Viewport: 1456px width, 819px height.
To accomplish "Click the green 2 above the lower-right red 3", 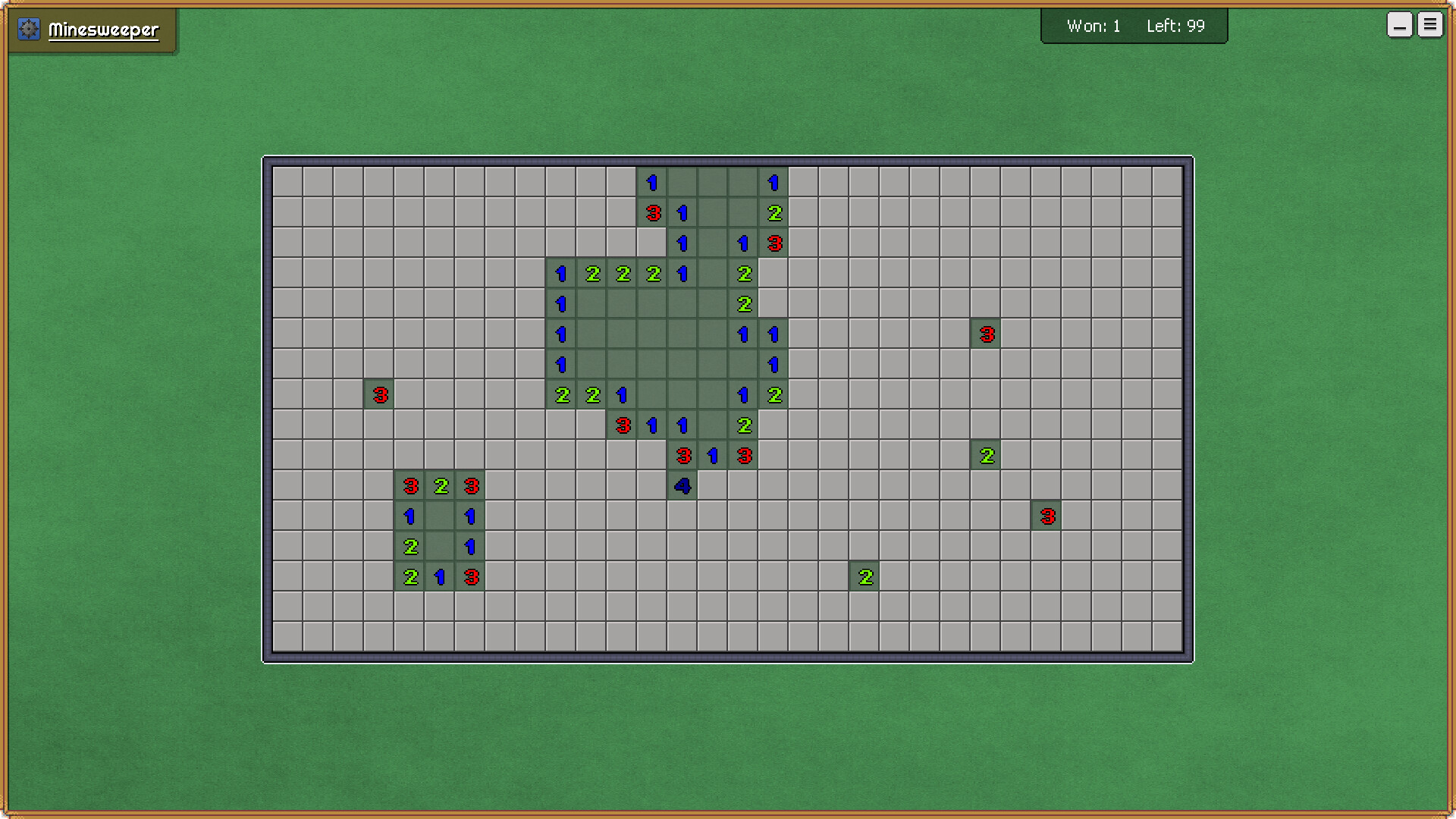I will click(x=986, y=455).
